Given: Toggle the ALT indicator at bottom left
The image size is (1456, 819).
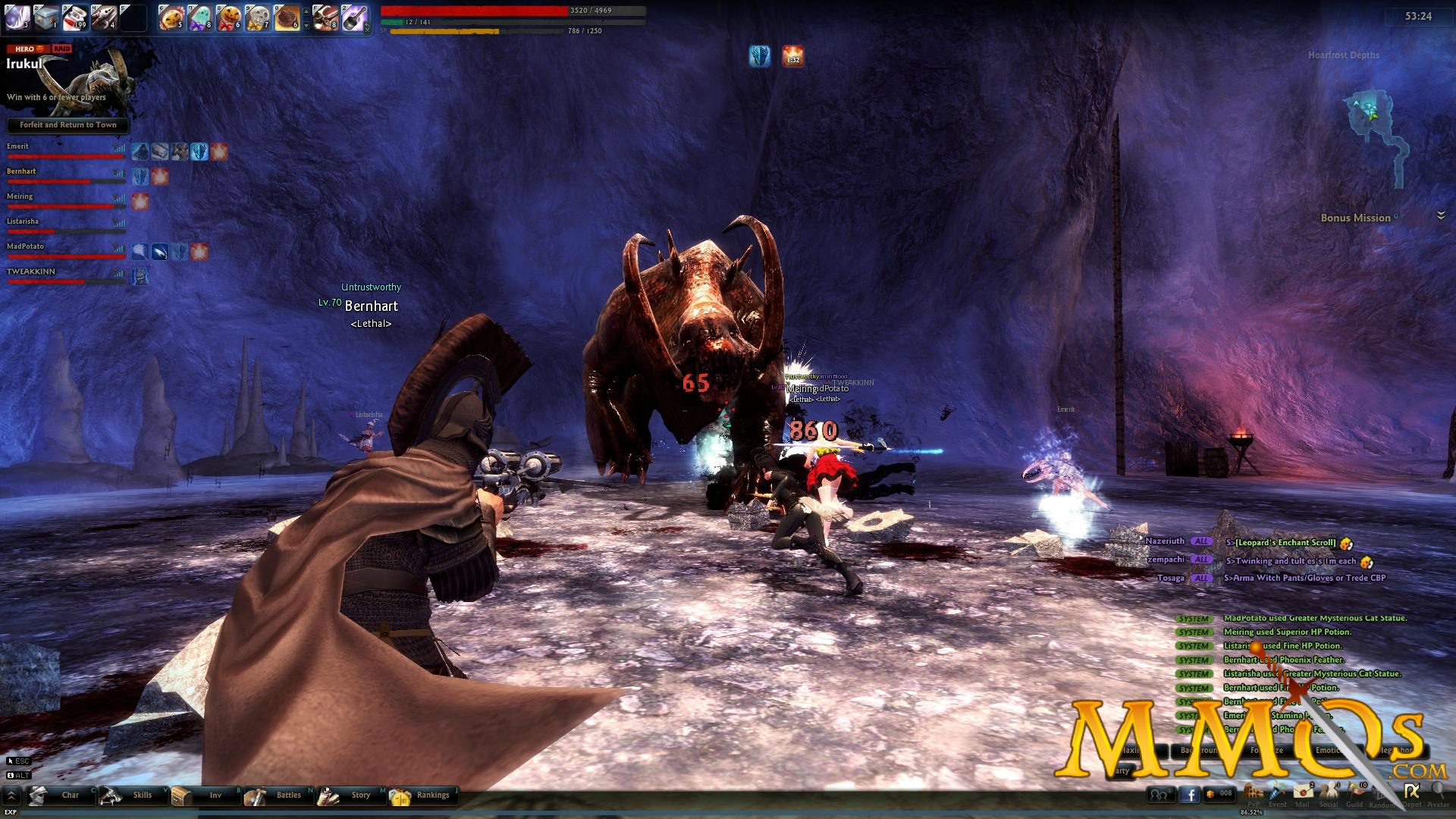Looking at the screenshot, I should (x=19, y=775).
